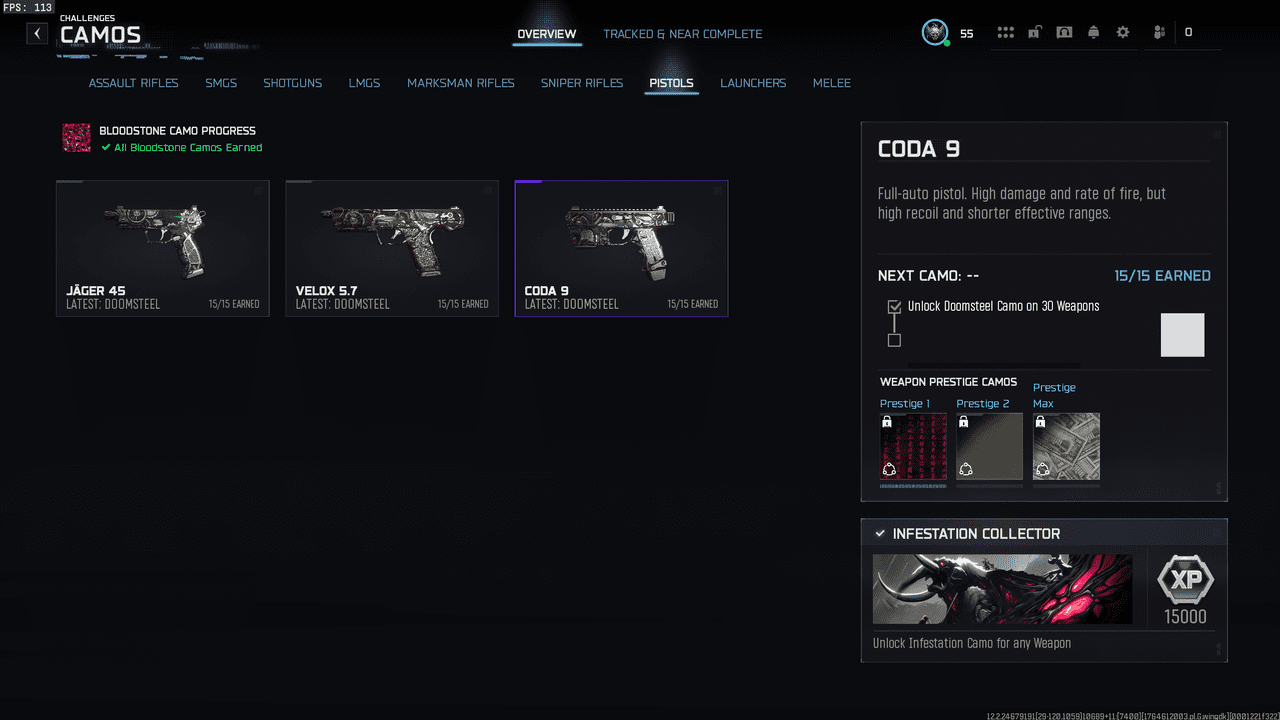The height and width of the screenshot is (720, 1280).
Task: Select the Pistols category tab
Action: click(x=671, y=83)
